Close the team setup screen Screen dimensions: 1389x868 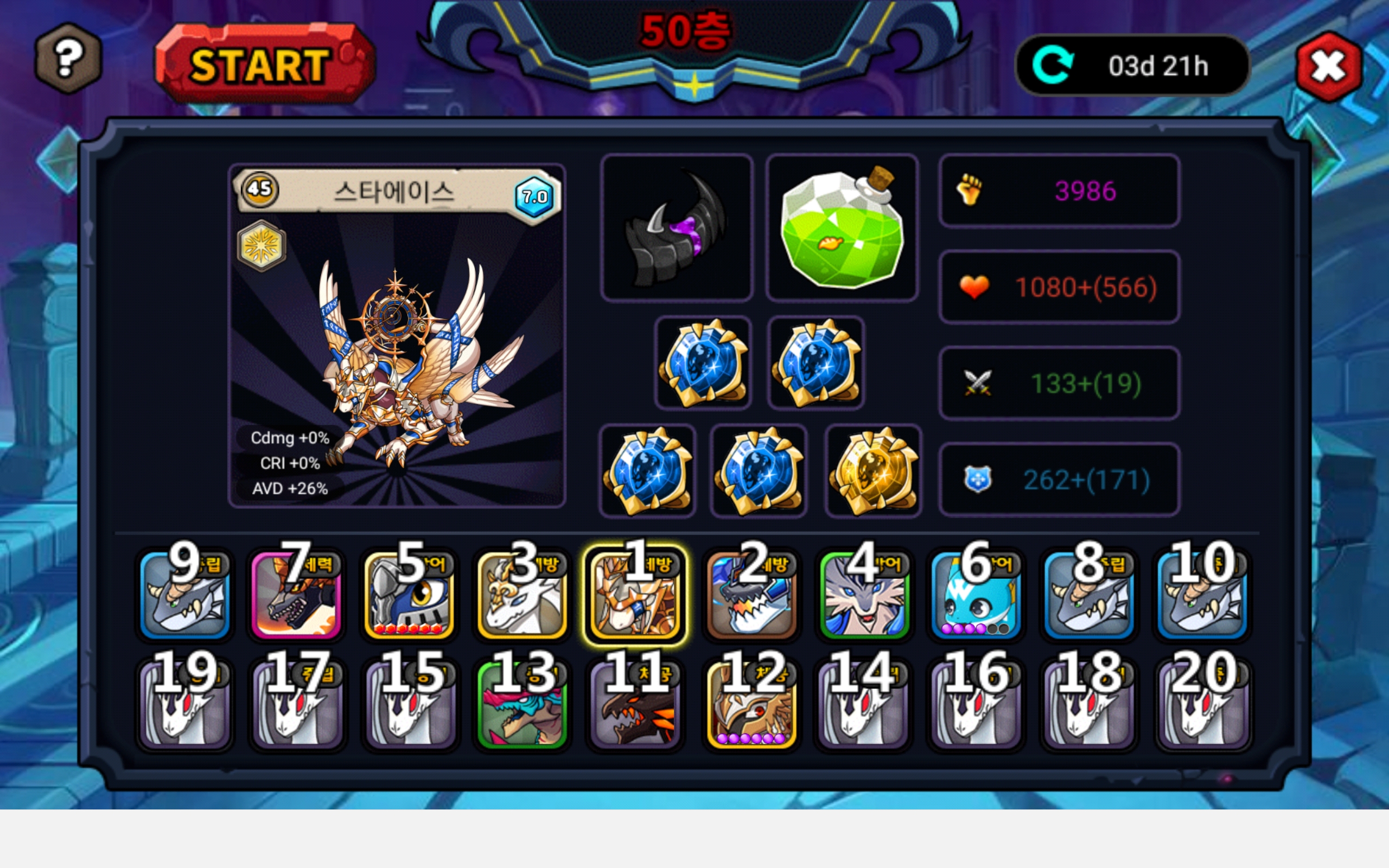[1329, 67]
